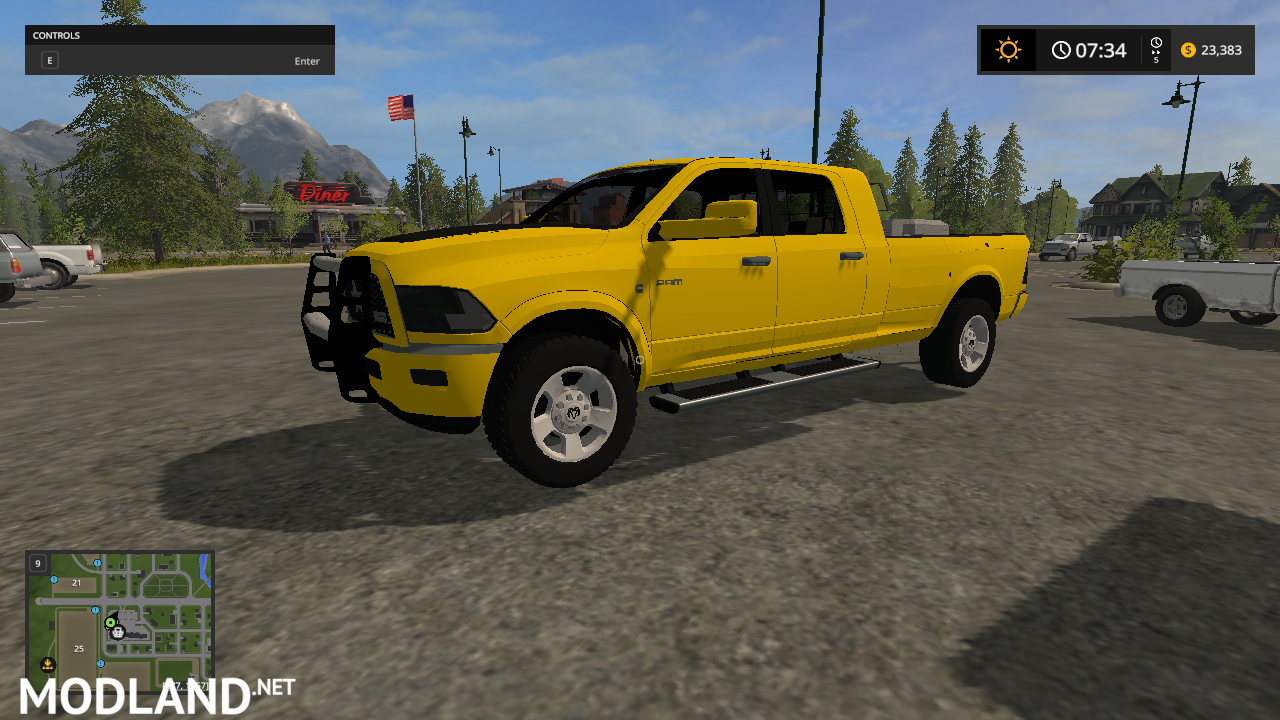Select field number 25 on the minimap
The image size is (1280, 720).
79,649
